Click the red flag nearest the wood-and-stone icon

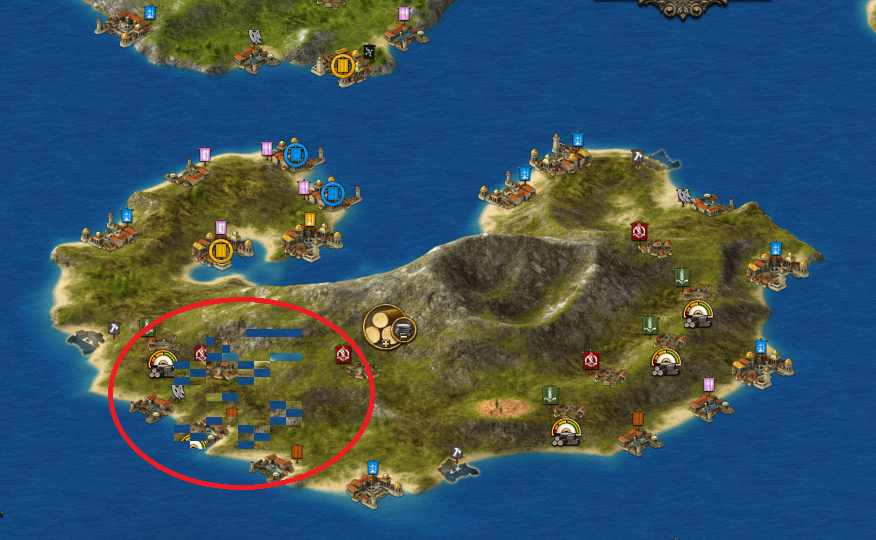point(343,354)
